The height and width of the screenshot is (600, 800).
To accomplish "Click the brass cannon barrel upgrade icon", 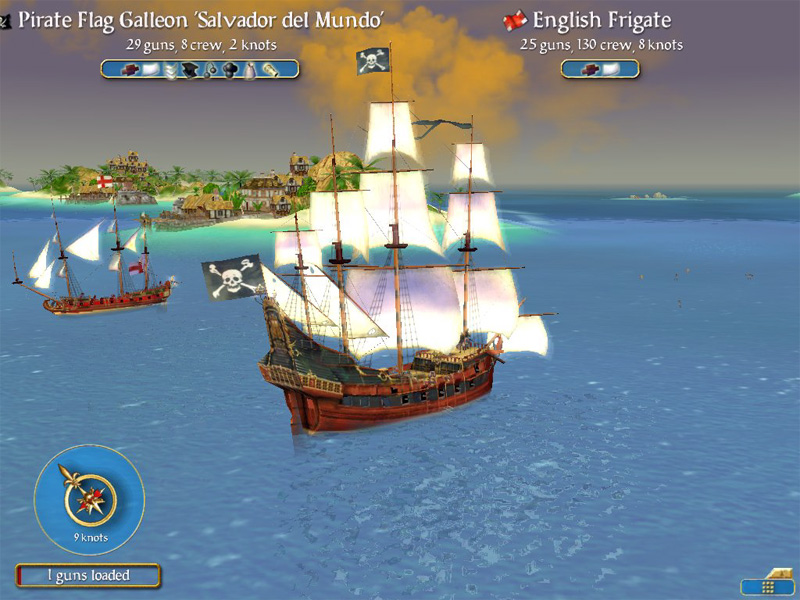I will point(273,69).
